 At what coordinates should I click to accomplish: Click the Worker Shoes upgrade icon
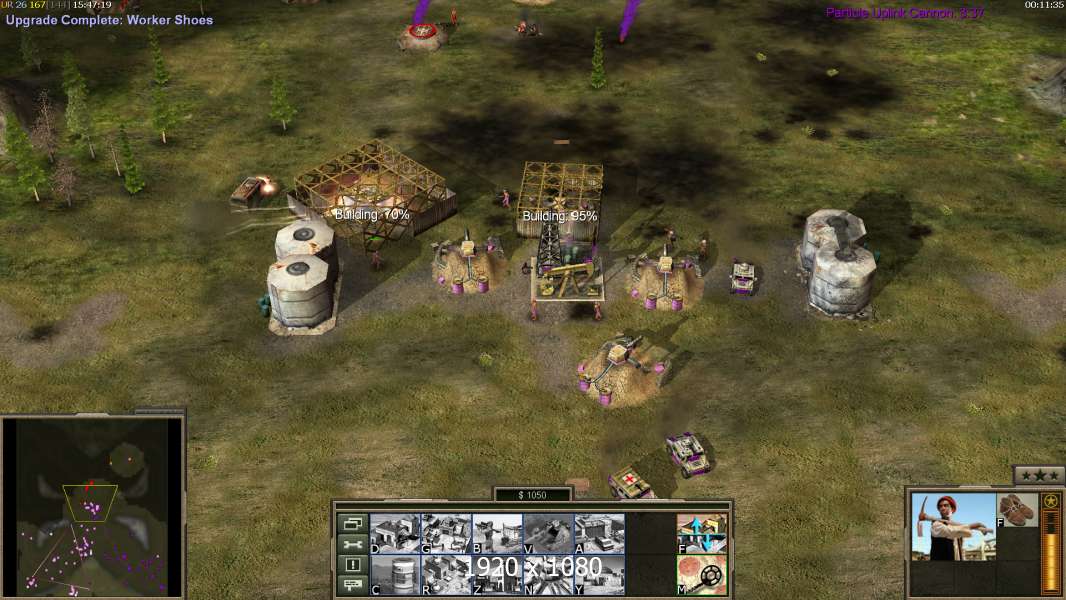tap(1018, 508)
